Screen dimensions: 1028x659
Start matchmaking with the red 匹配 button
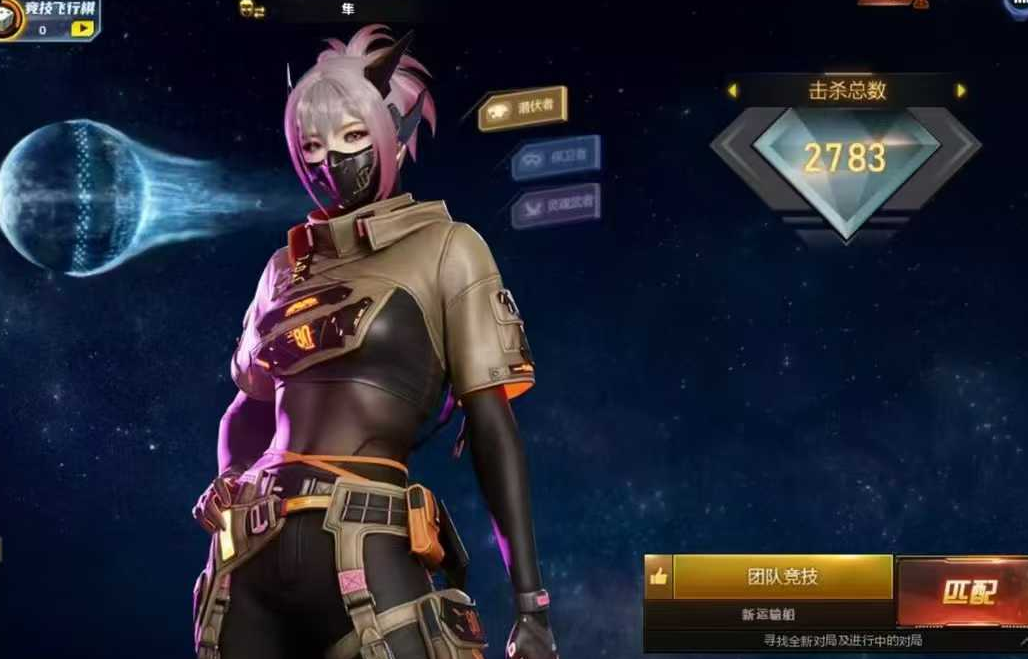[x=967, y=593]
